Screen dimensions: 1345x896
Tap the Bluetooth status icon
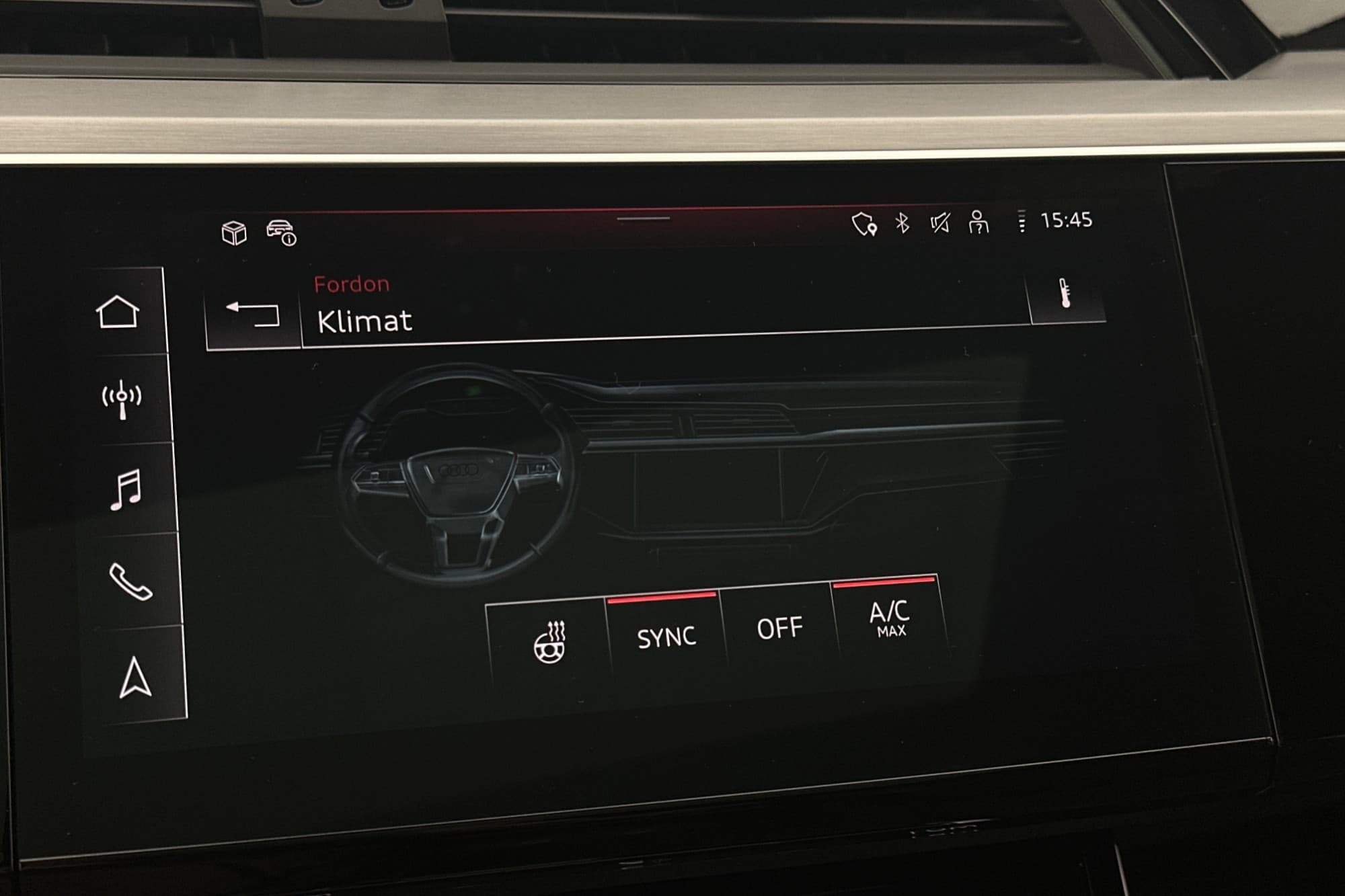point(902,222)
